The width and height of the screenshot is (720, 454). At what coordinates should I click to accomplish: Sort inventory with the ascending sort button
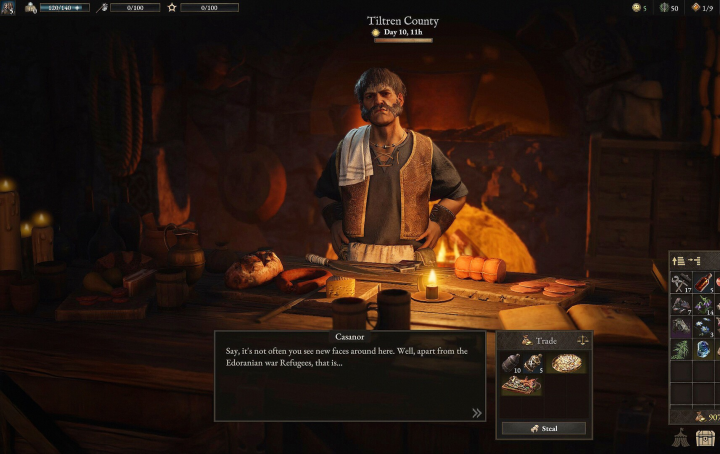tap(679, 261)
